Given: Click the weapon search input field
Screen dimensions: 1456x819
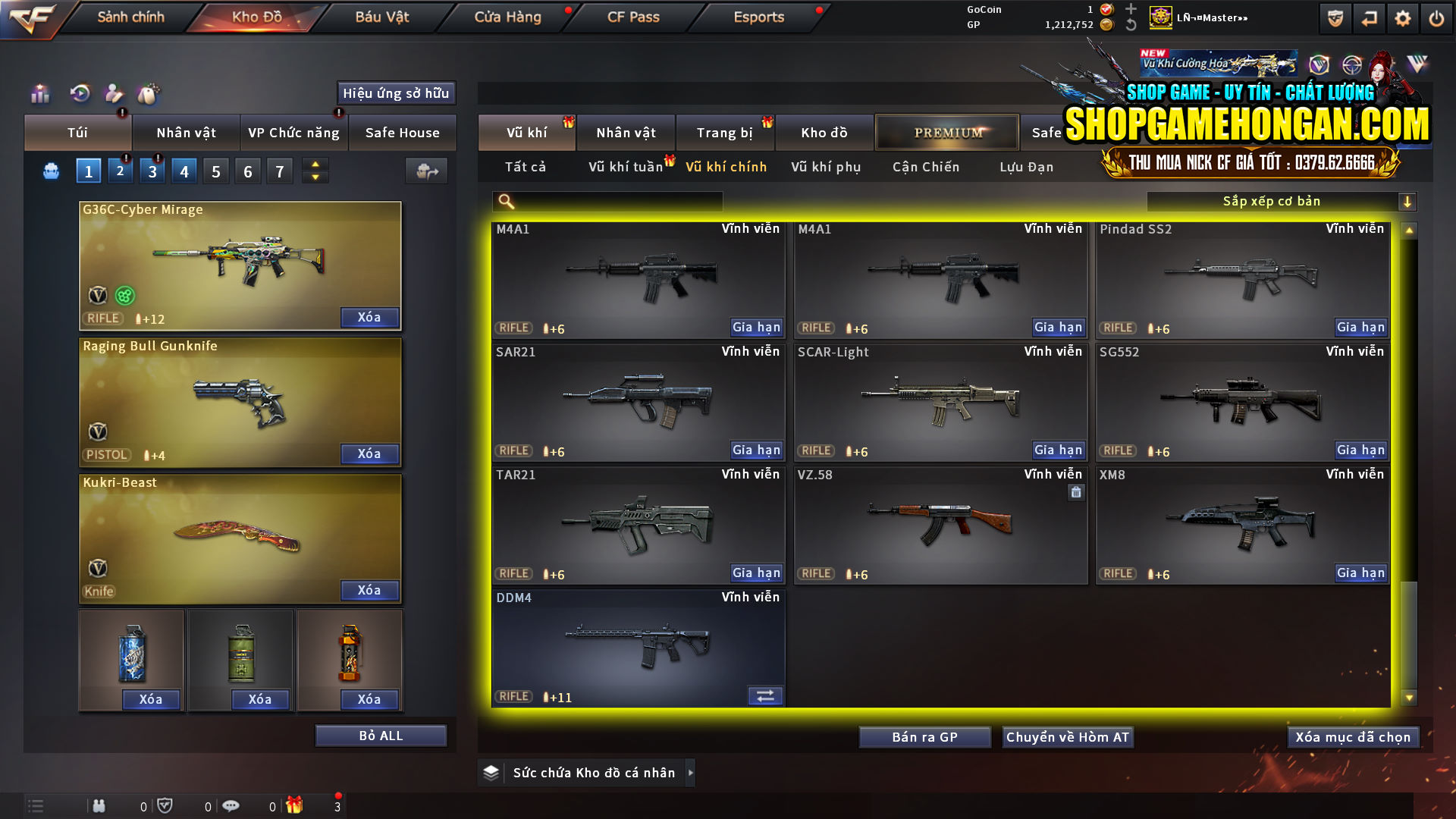Looking at the screenshot, I should pyautogui.click(x=607, y=201).
